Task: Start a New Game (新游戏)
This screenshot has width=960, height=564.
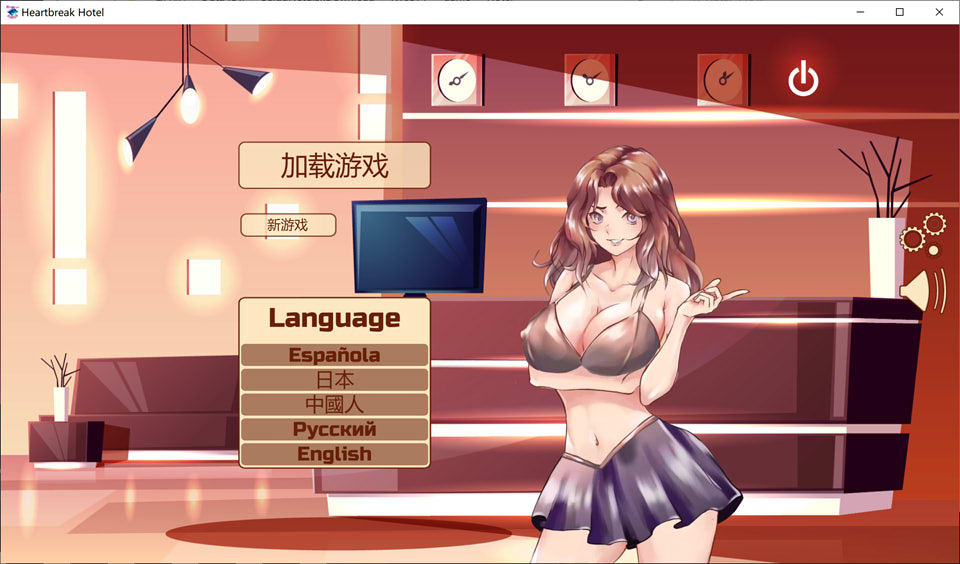Action: click(x=288, y=225)
